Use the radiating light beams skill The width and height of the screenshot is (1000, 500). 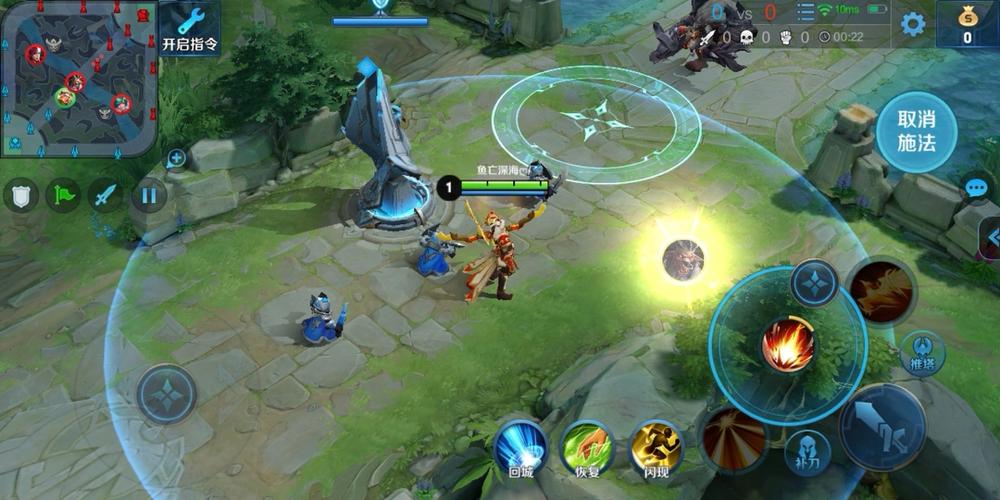735,438
